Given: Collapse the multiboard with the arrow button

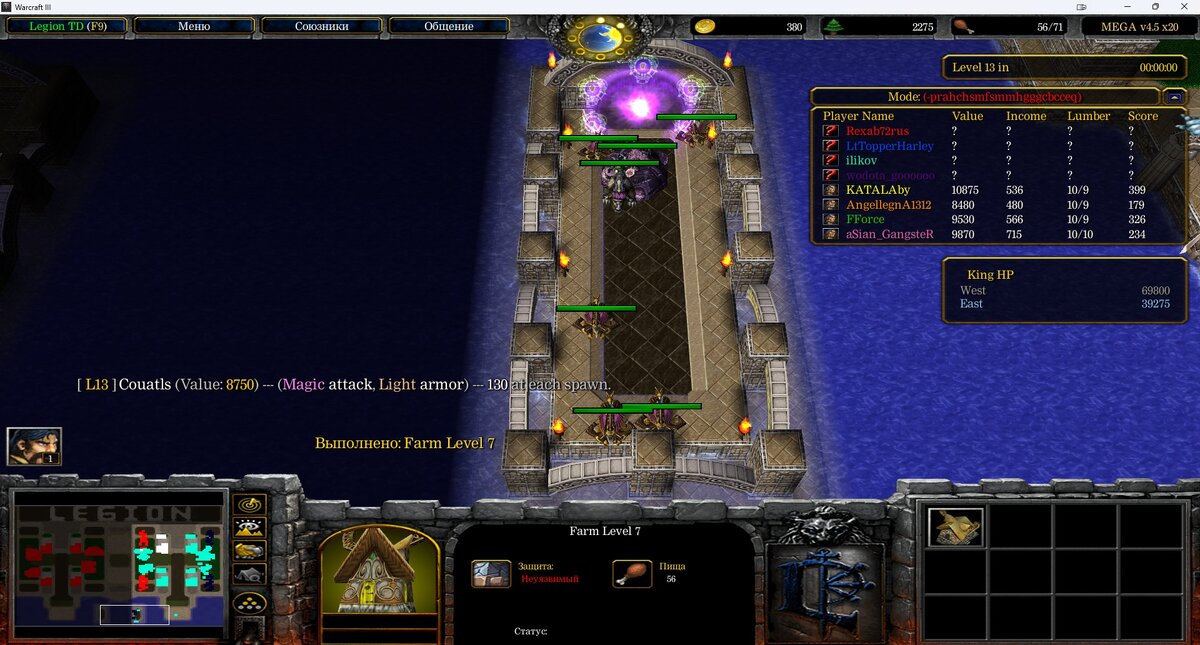Looking at the screenshot, I should 1174,97.
